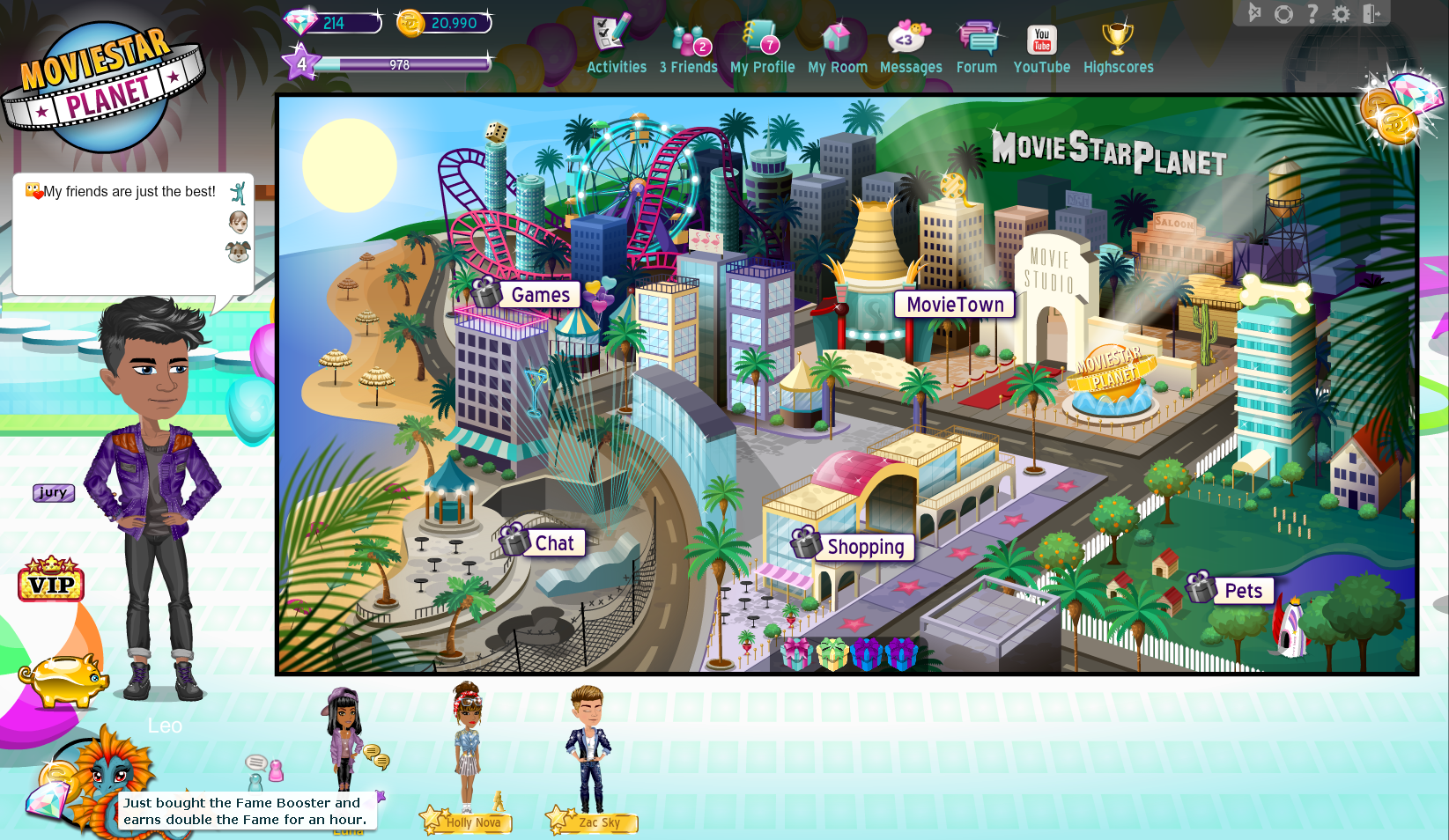Click the VIP badge
The width and height of the screenshot is (1449, 840).
pos(51,580)
